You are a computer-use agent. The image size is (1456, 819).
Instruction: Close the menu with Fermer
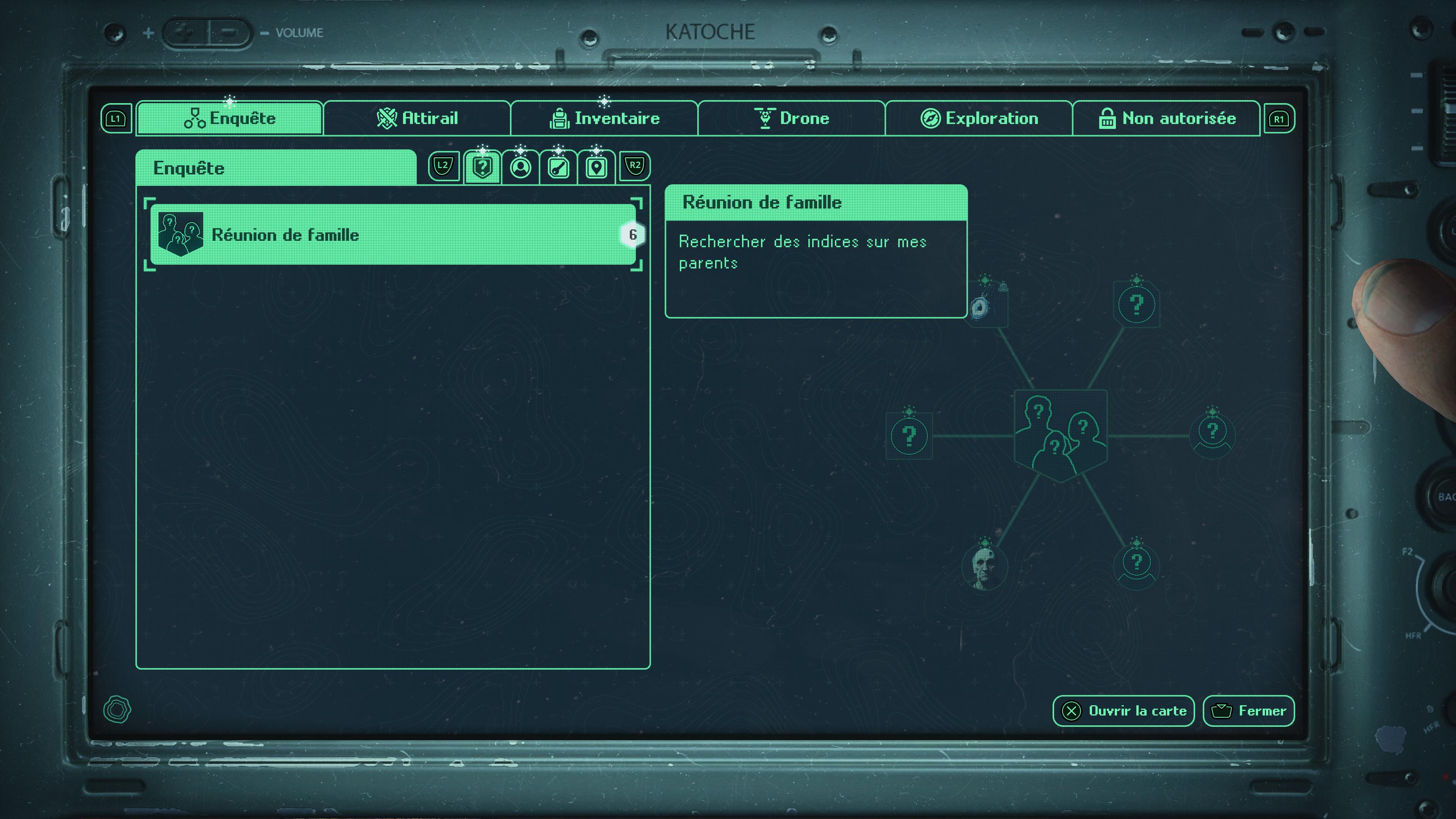pos(1249,711)
